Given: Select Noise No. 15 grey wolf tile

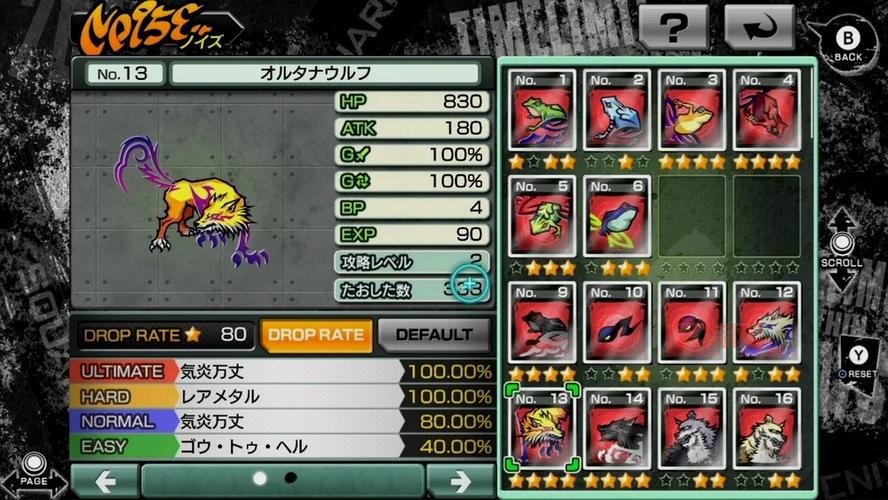Looking at the screenshot, I should 692,428.
